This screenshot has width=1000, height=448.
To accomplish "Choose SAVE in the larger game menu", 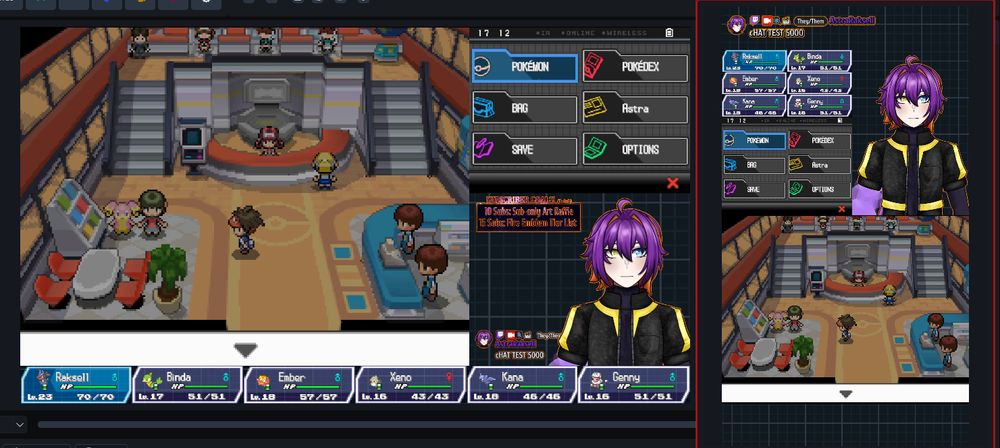I will [x=525, y=150].
